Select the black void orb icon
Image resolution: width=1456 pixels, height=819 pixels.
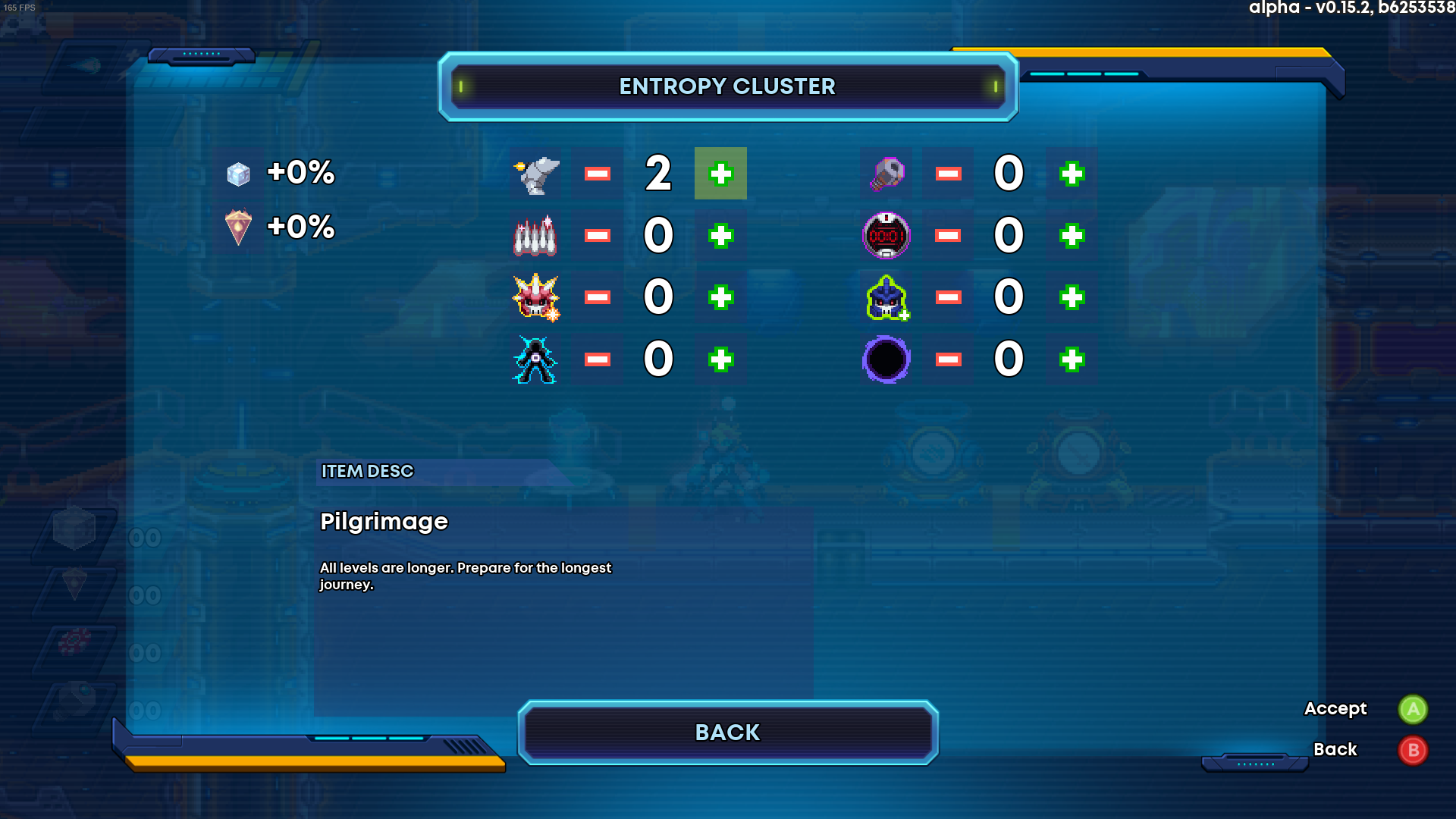886,359
